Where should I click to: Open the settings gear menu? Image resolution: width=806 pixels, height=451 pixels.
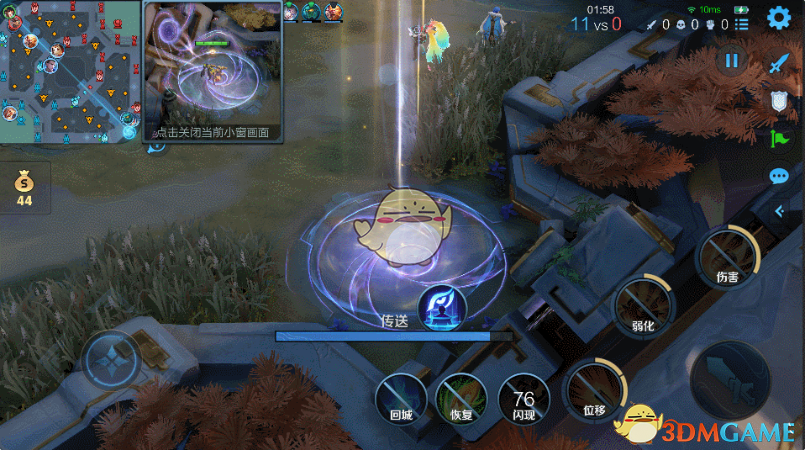coord(778,18)
